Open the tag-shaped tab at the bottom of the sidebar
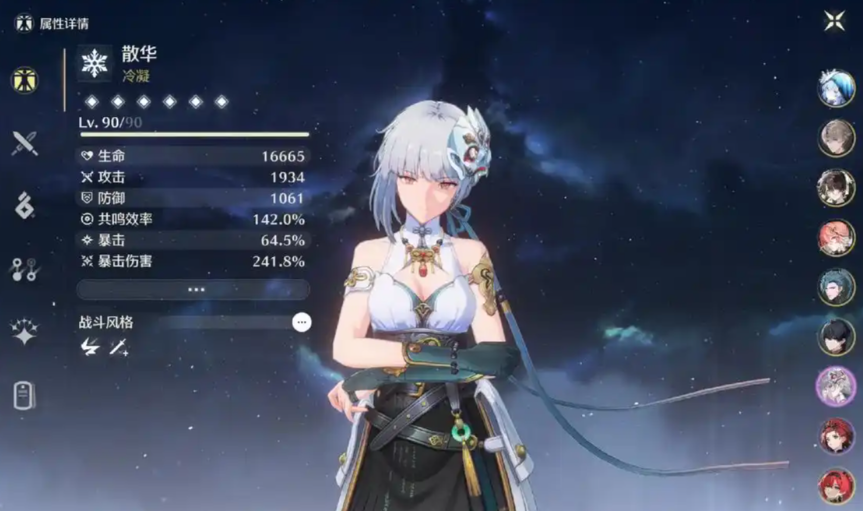Screen dimensions: 863x511 [25, 395]
